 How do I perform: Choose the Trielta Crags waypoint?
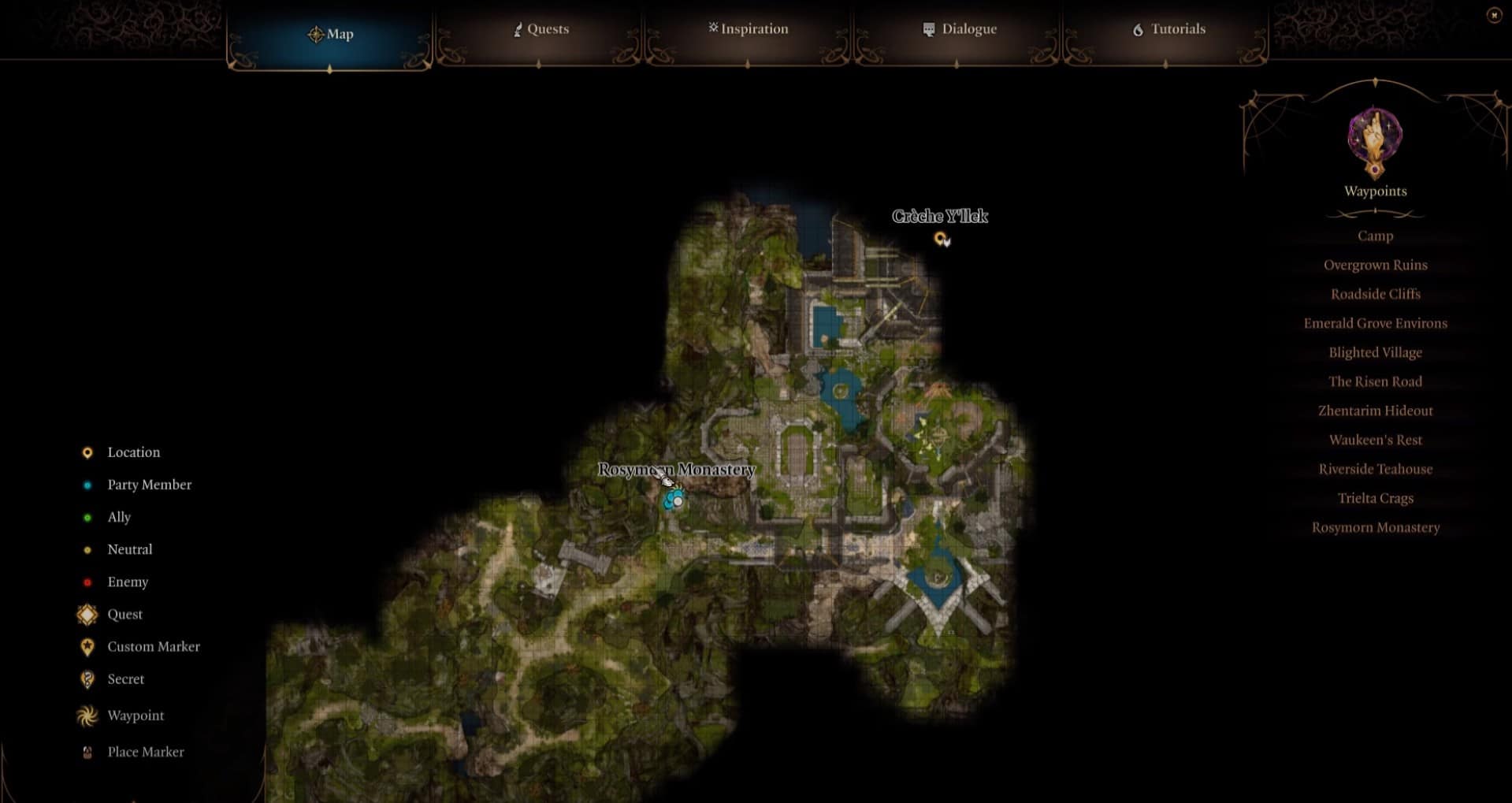[1375, 498]
